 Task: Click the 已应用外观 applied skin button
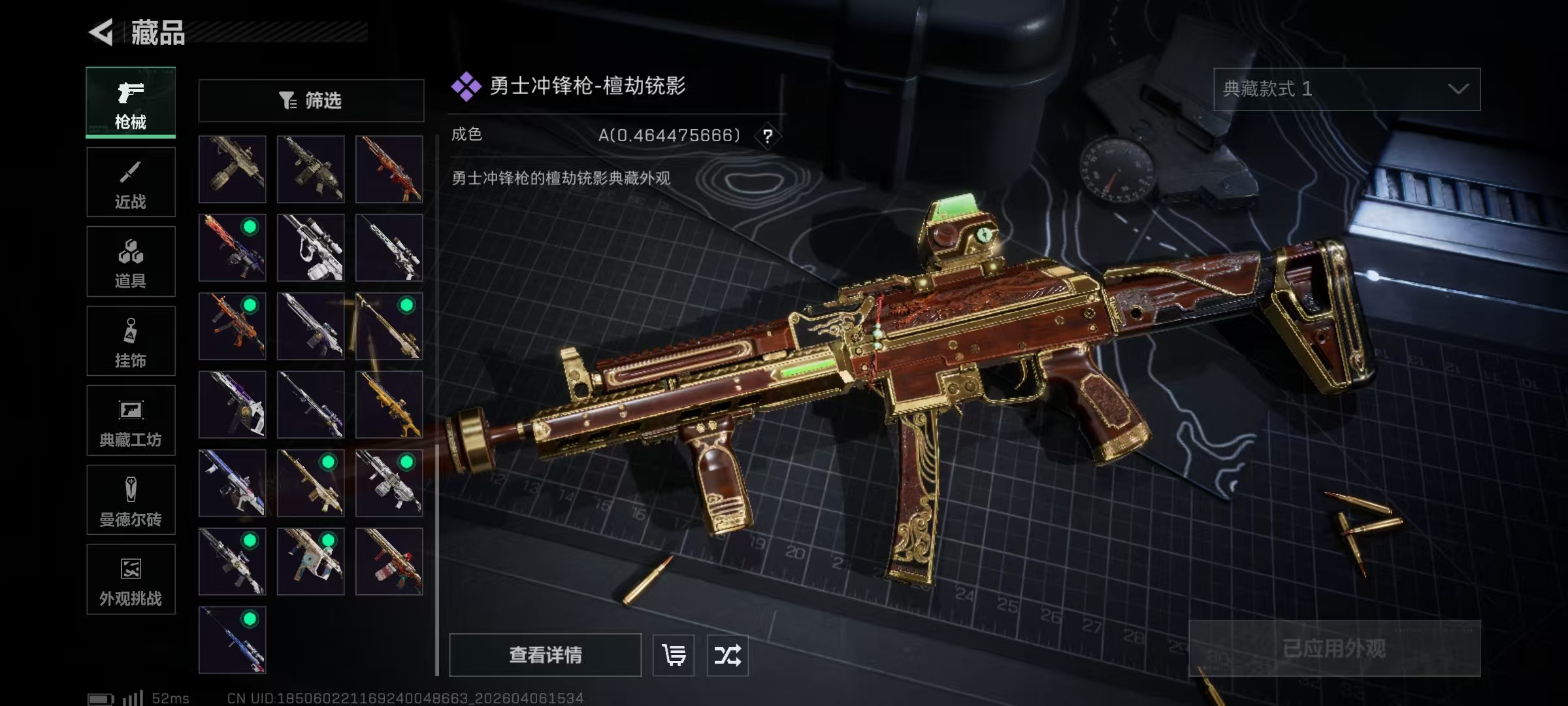pos(1334,648)
